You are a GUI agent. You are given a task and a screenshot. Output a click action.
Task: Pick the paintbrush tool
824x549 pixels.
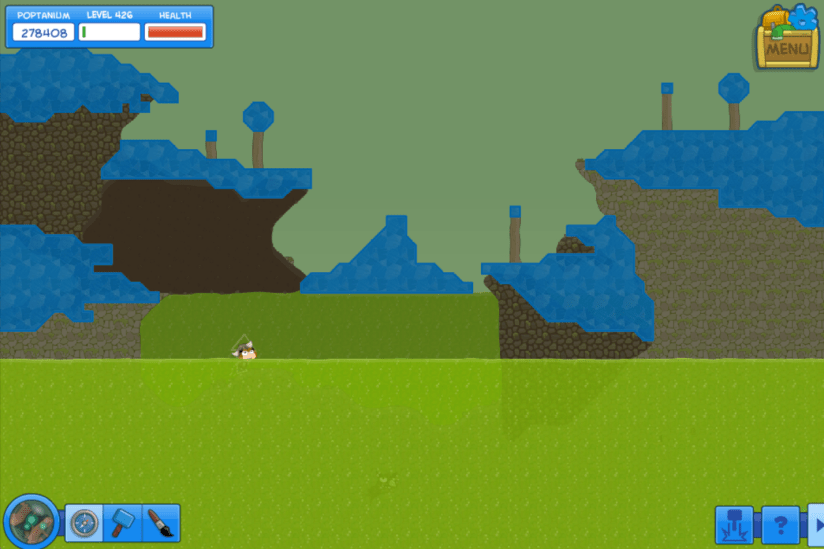[161, 522]
